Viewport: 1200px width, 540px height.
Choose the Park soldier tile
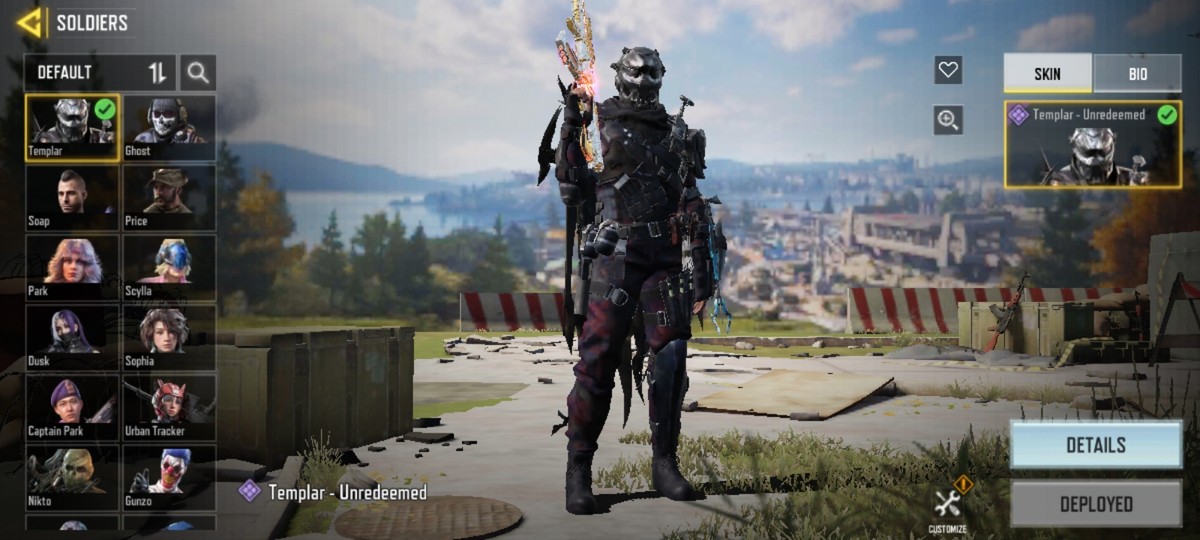(x=73, y=267)
